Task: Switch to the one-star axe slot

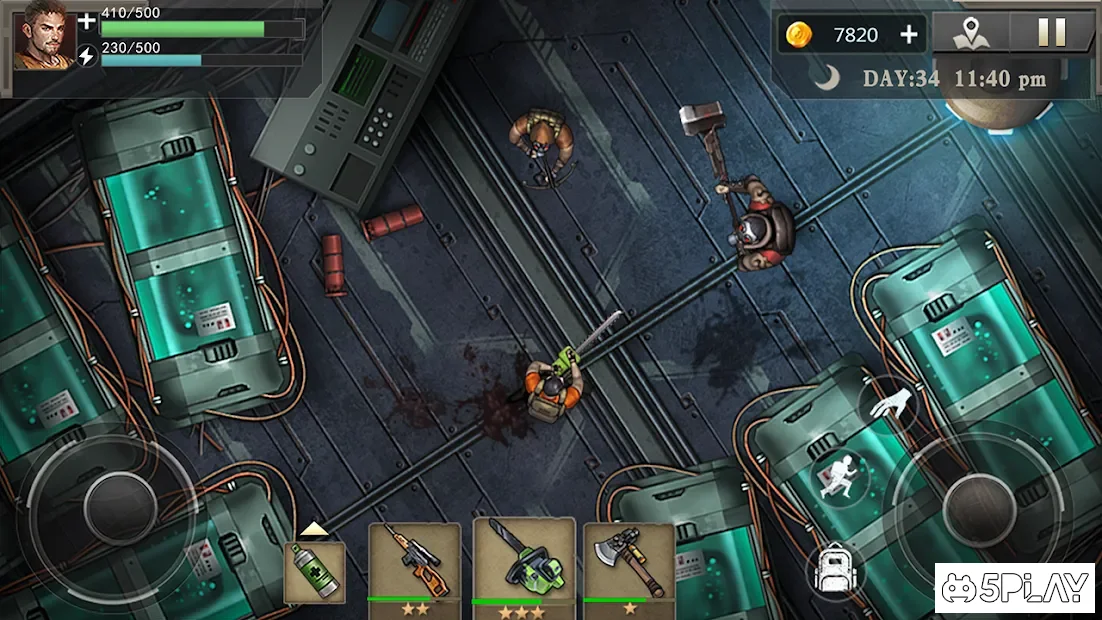Action: (628, 565)
